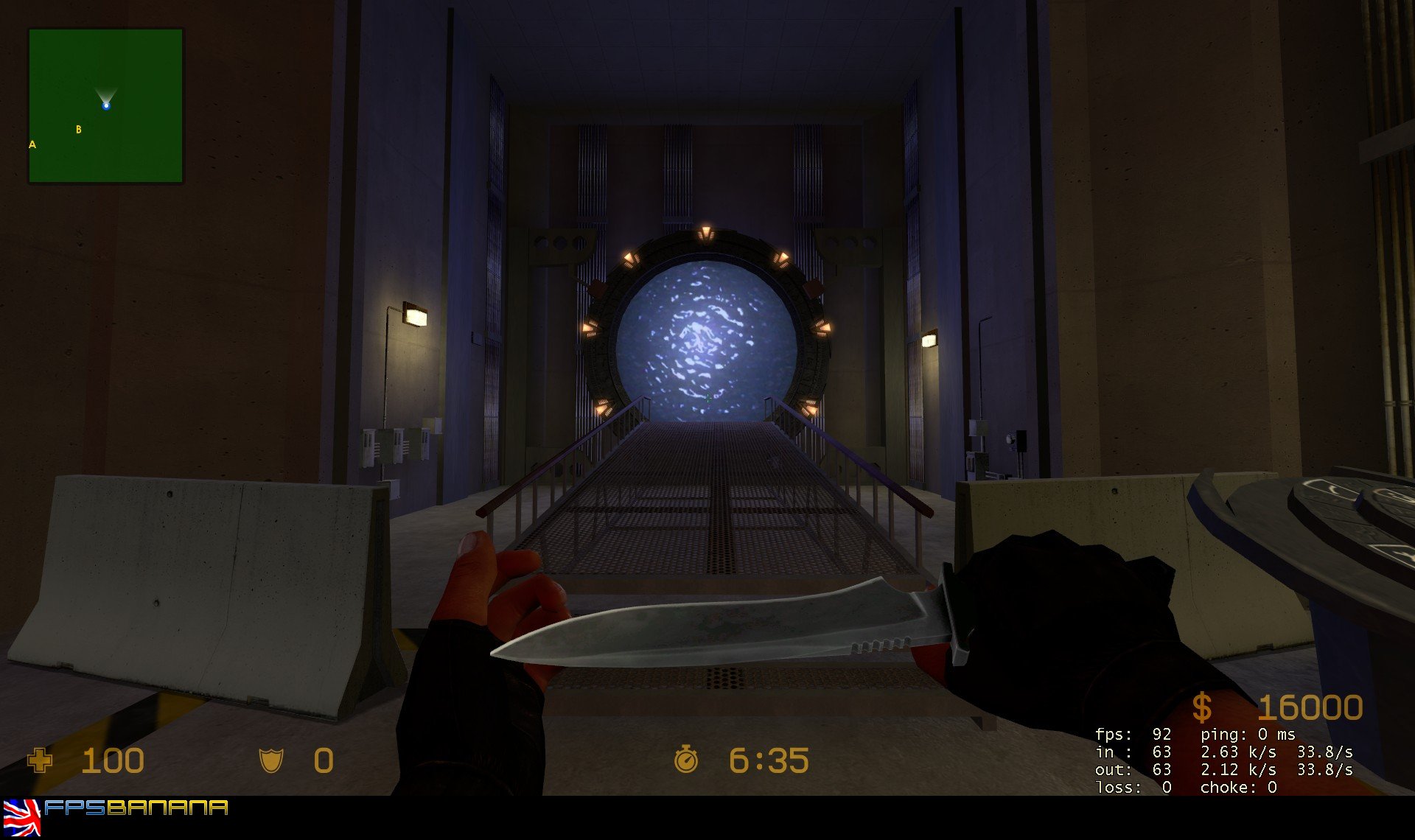Click the player view cone on the minimap
This screenshot has height=840, width=1415.
point(107,92)
